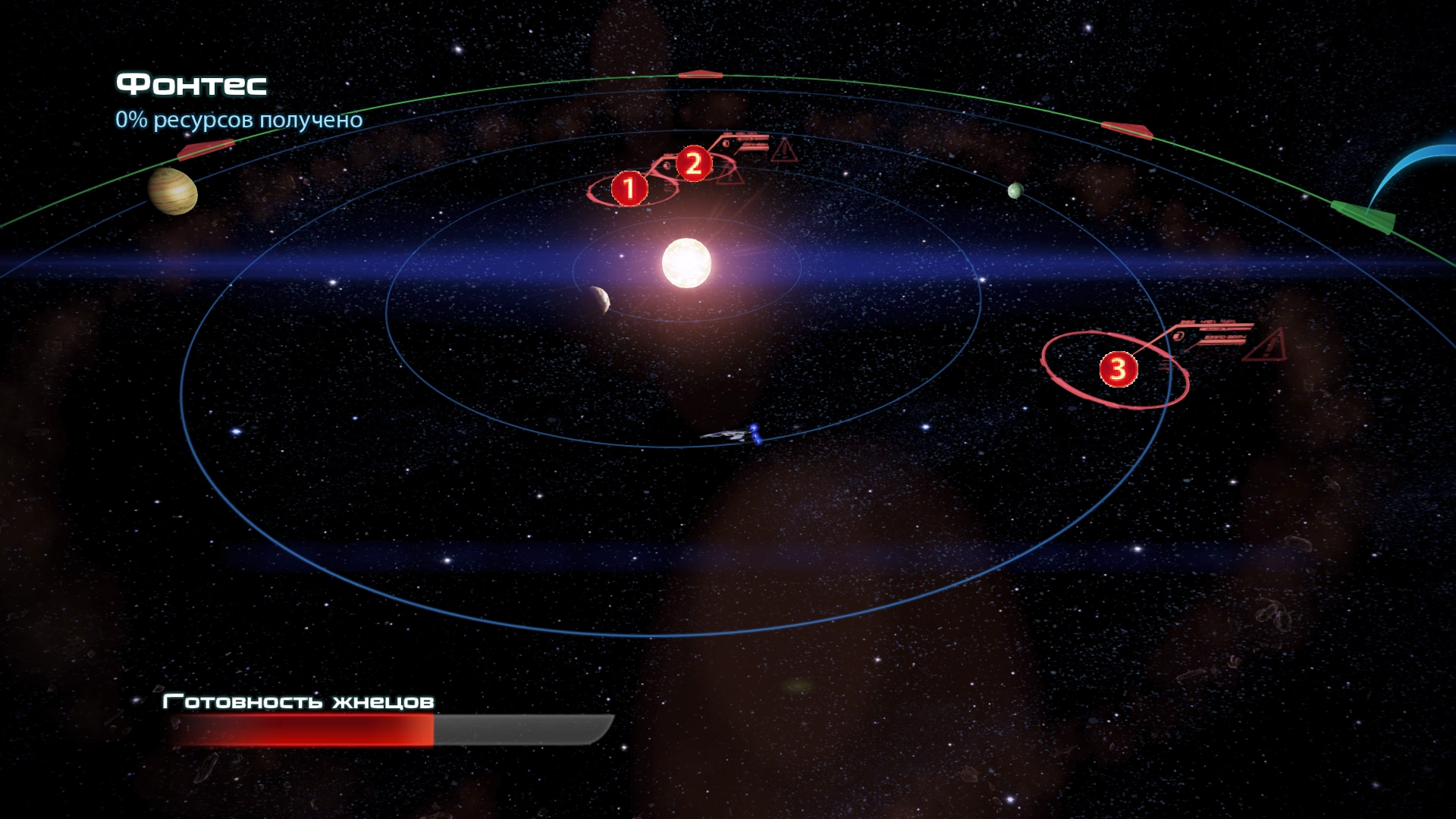
Task: Click the red marker numbered 1
Action: [629, 188]
